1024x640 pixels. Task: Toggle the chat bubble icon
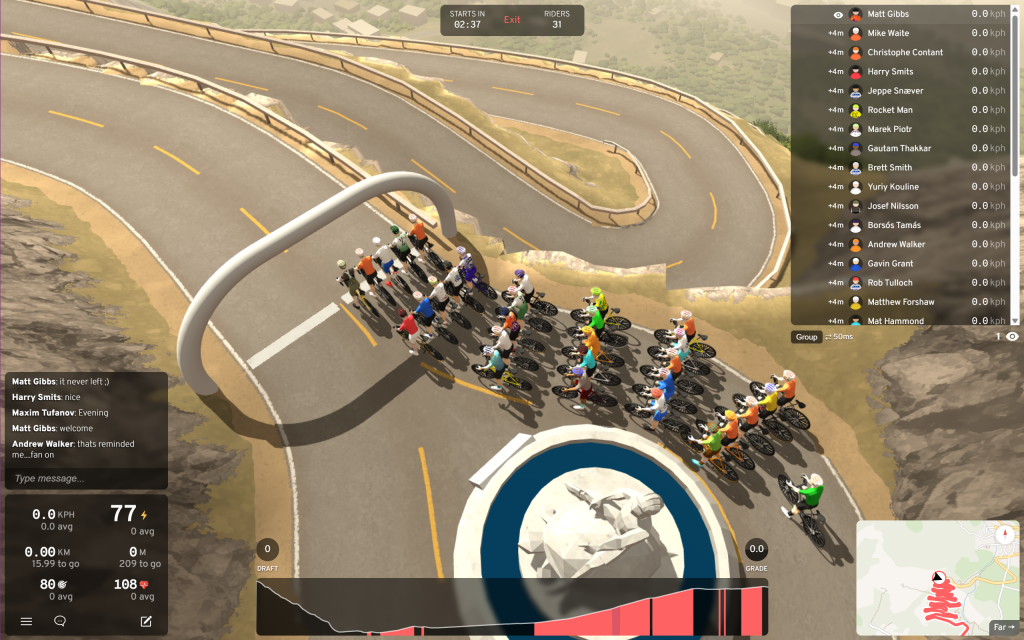click(x=60, y=621)
